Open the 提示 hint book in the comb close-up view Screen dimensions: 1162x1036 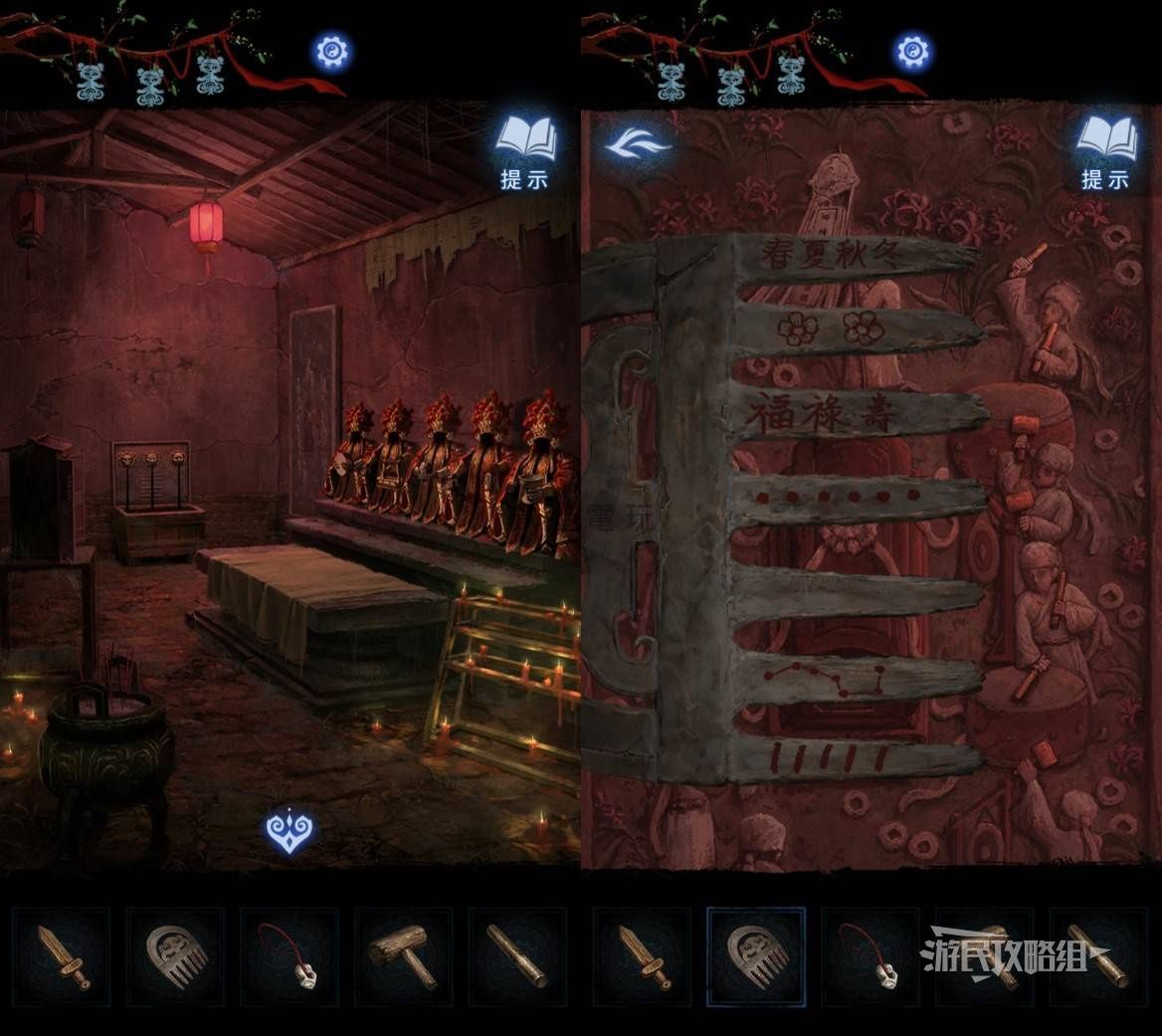[1106, 152]
